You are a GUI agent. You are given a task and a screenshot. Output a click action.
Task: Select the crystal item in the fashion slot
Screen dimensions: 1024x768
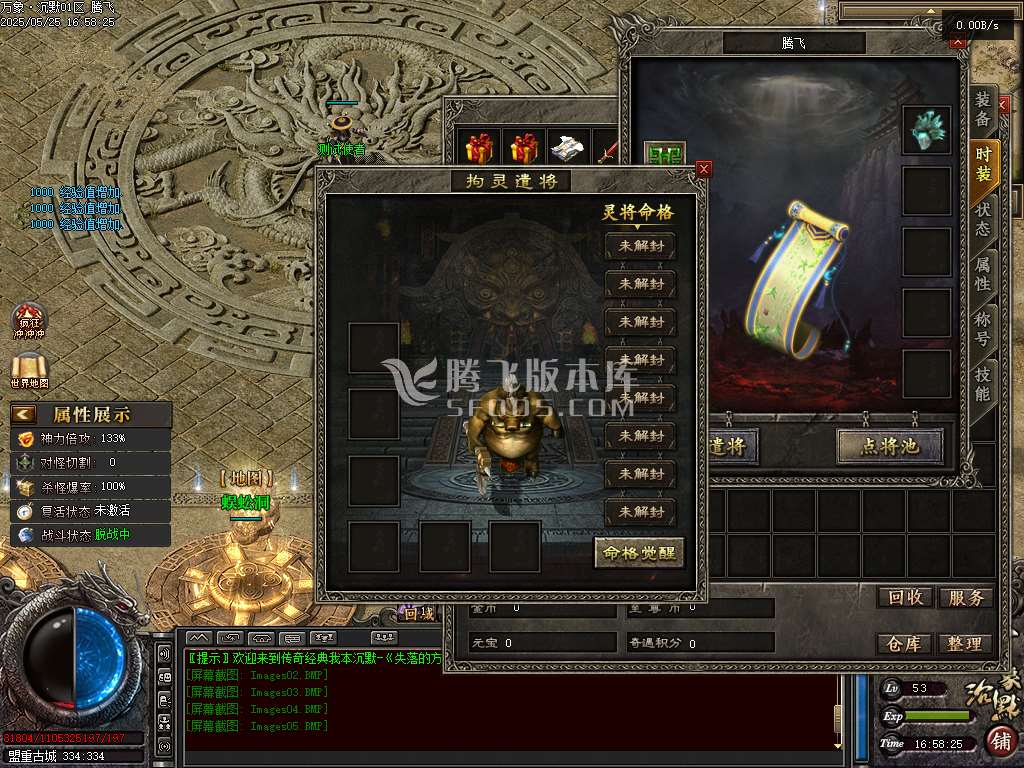[926, 130]
